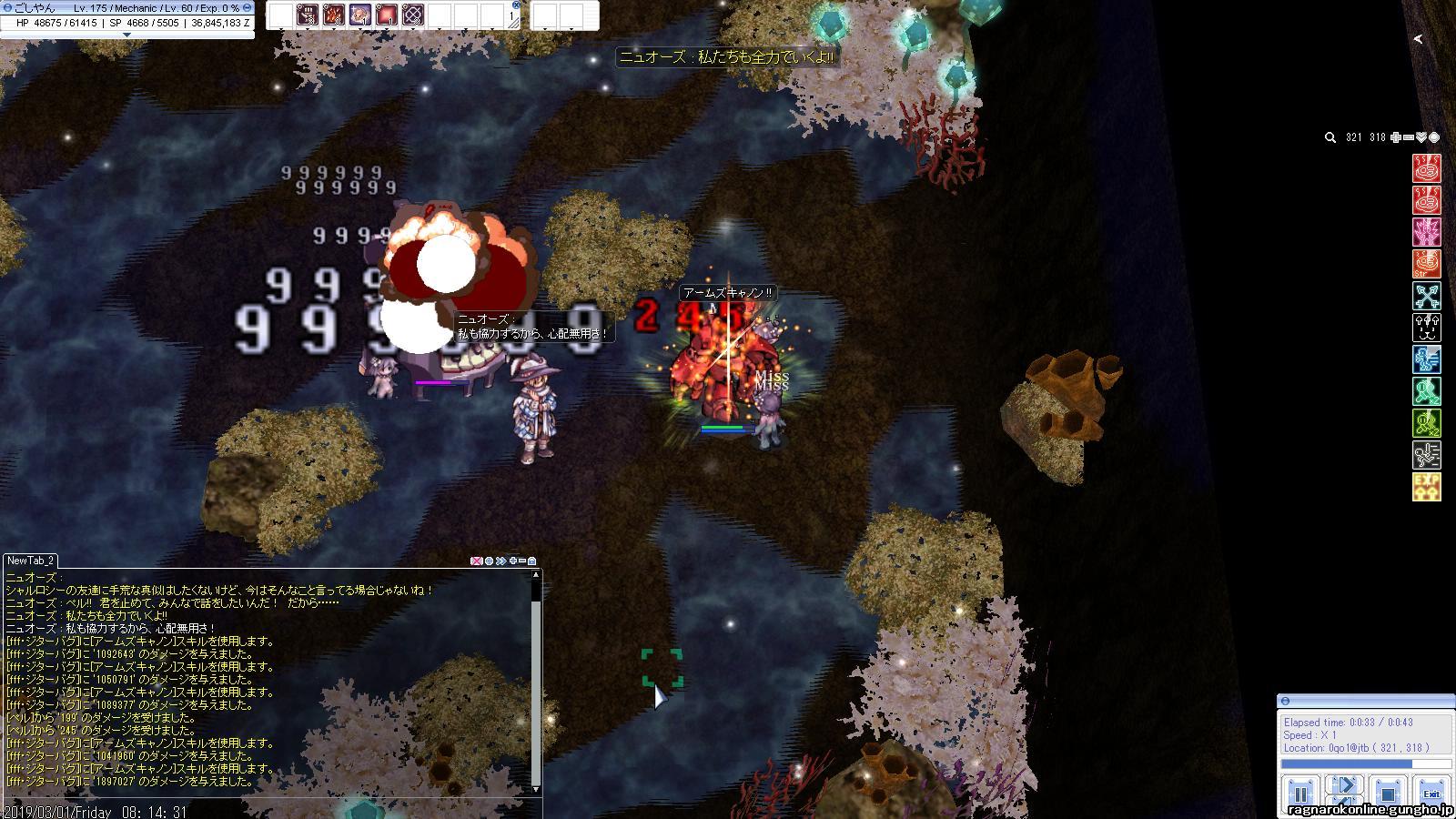Switch to the NewTab_2 chat tab
The height and width of the screenshot is (819, 1456).
click(32, 561)
